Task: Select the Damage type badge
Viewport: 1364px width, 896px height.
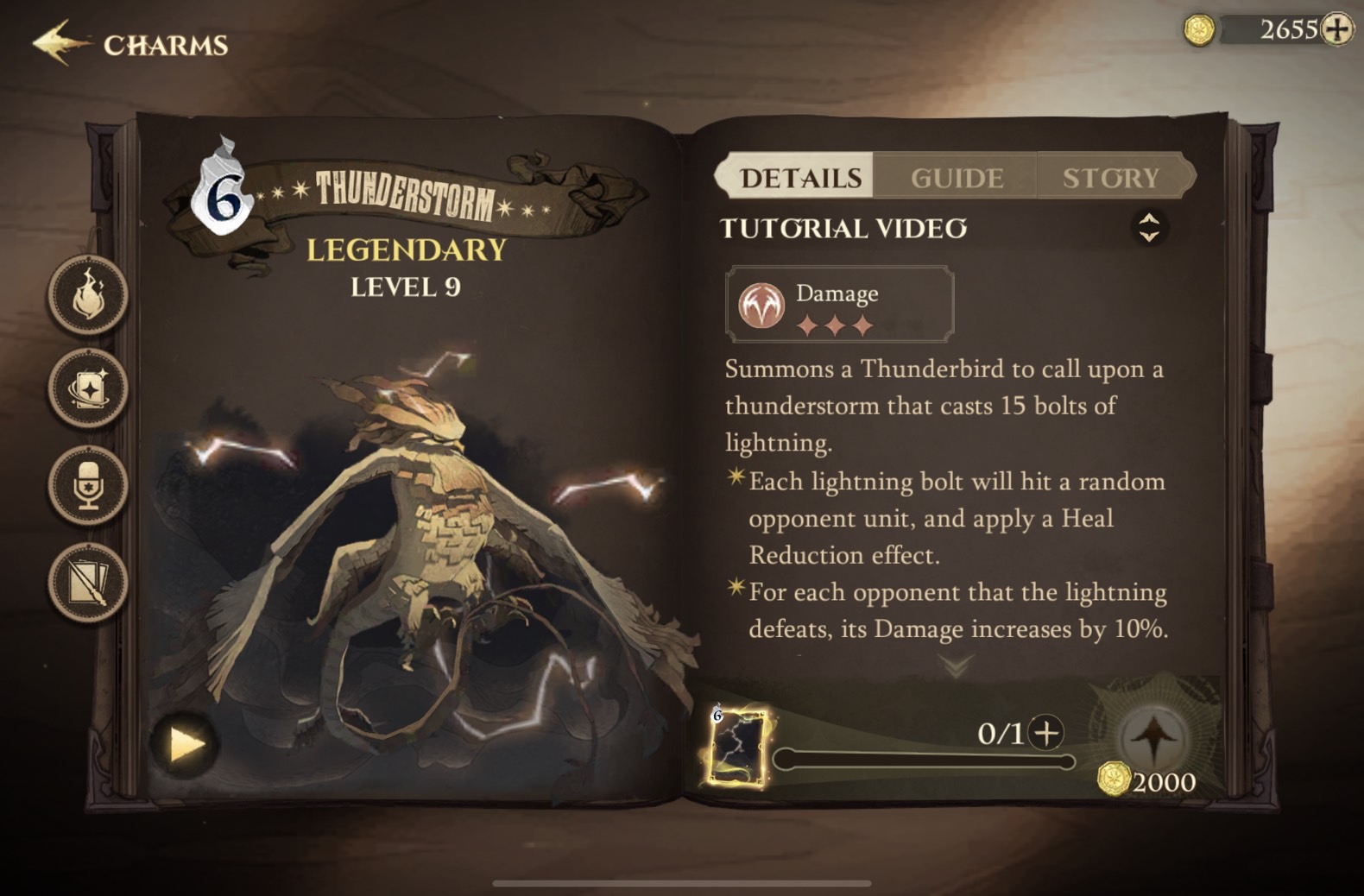Action: click(839, 305)
